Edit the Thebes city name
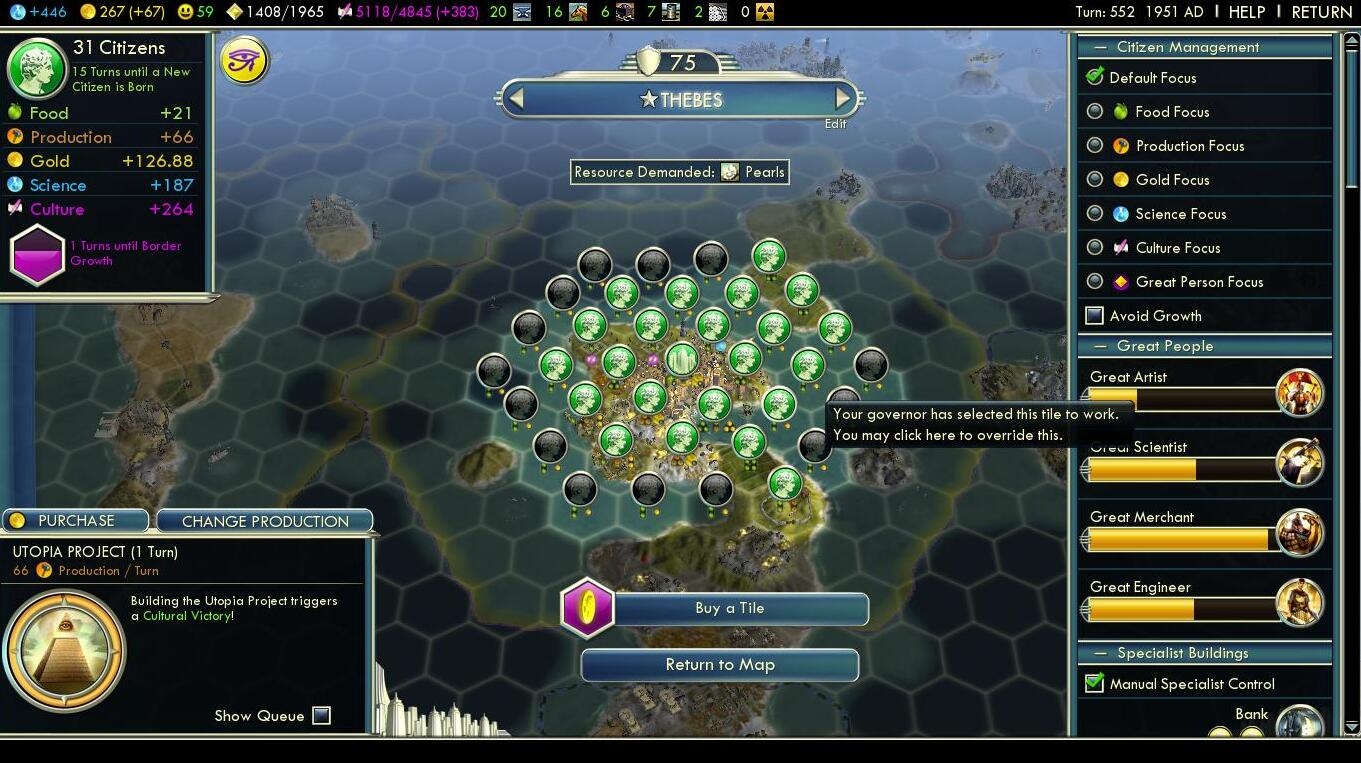Screen dimensions: 1361x763 [835, 124]
